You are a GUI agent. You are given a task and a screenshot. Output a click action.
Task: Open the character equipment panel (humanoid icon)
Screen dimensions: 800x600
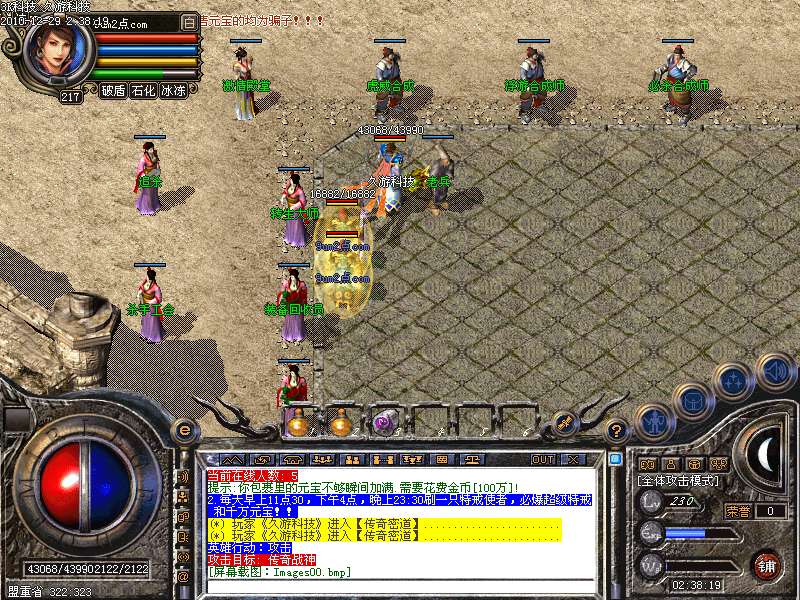click(x=653, y=421)
